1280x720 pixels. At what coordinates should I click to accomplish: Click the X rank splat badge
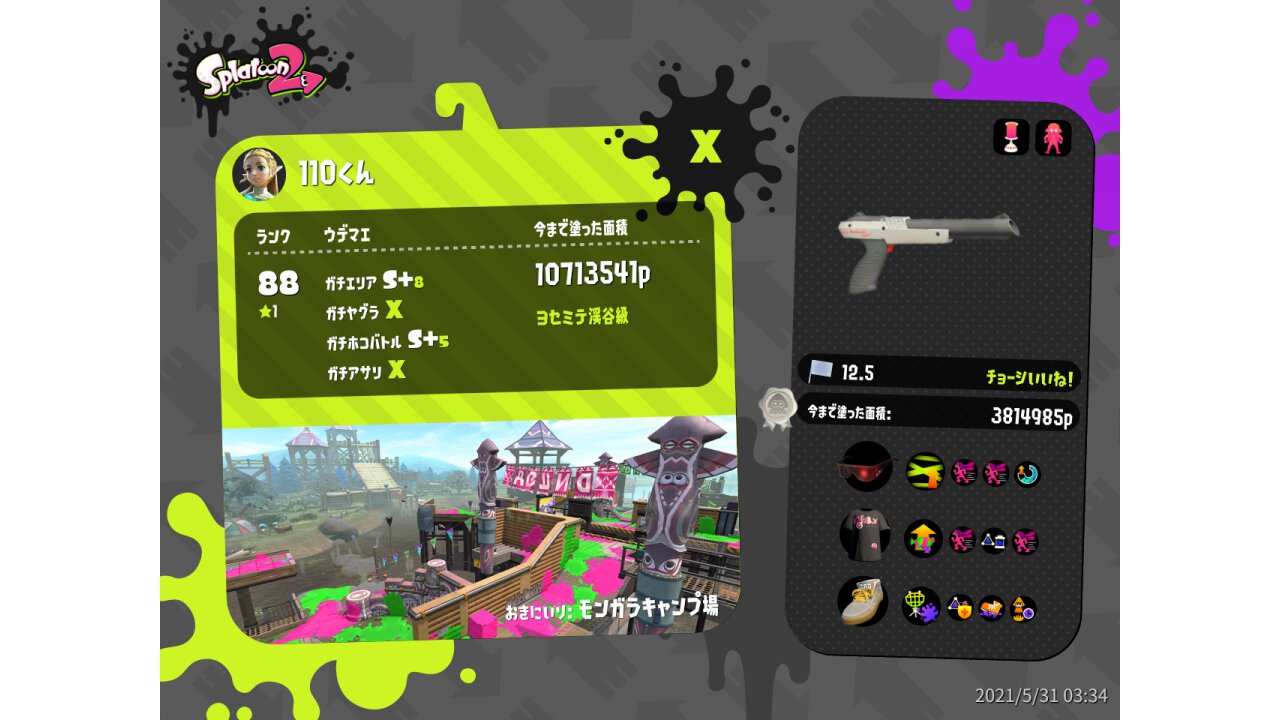pos(706,147)
